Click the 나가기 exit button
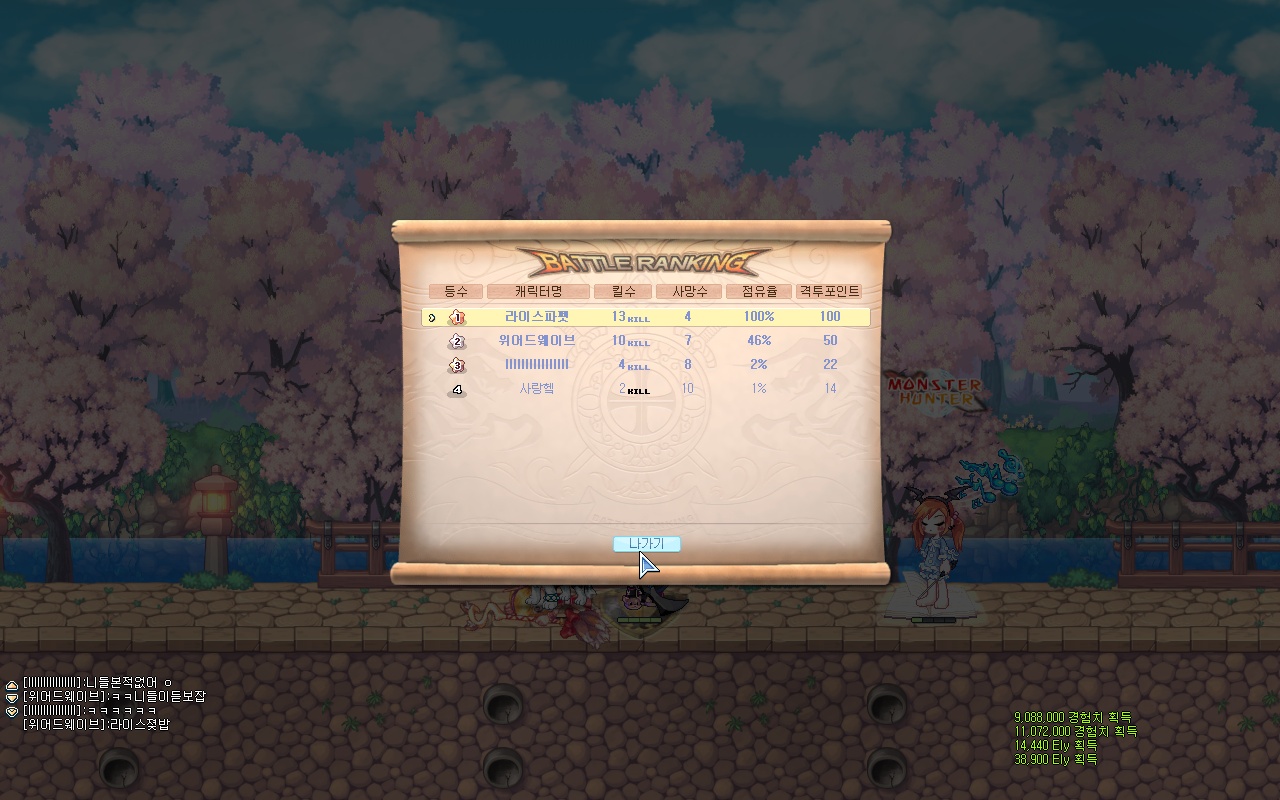 coord(646,544)
